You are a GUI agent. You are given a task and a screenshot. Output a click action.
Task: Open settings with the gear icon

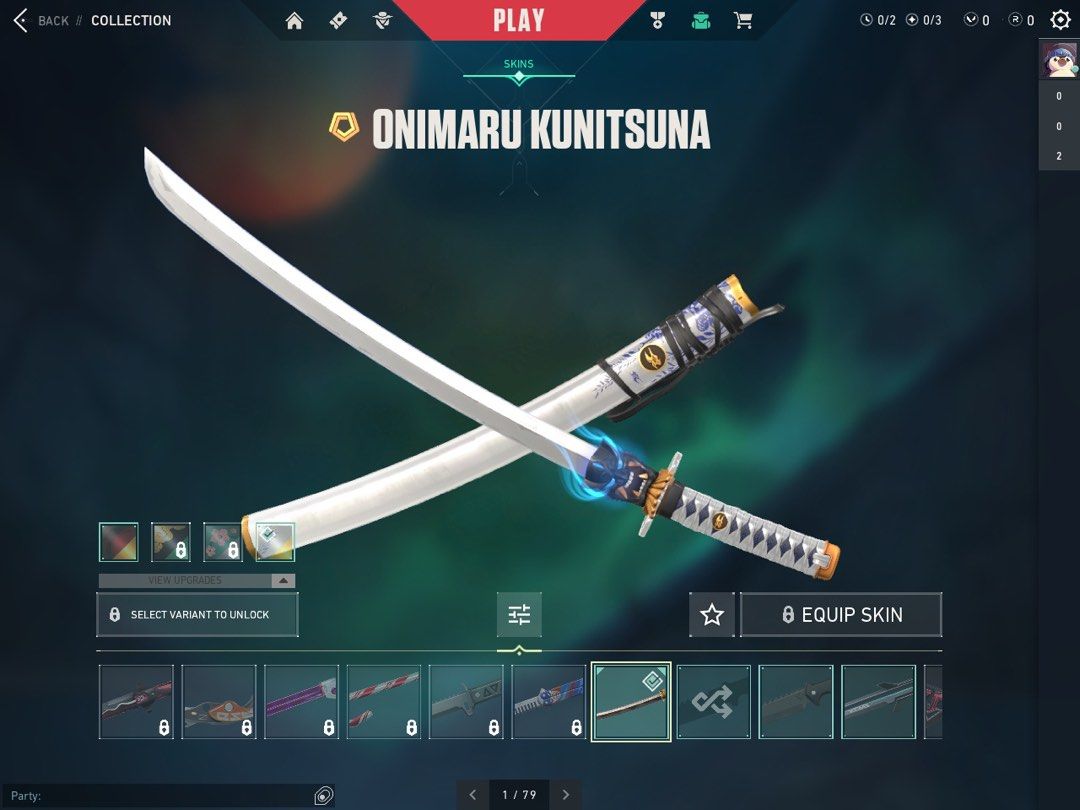1060,20
